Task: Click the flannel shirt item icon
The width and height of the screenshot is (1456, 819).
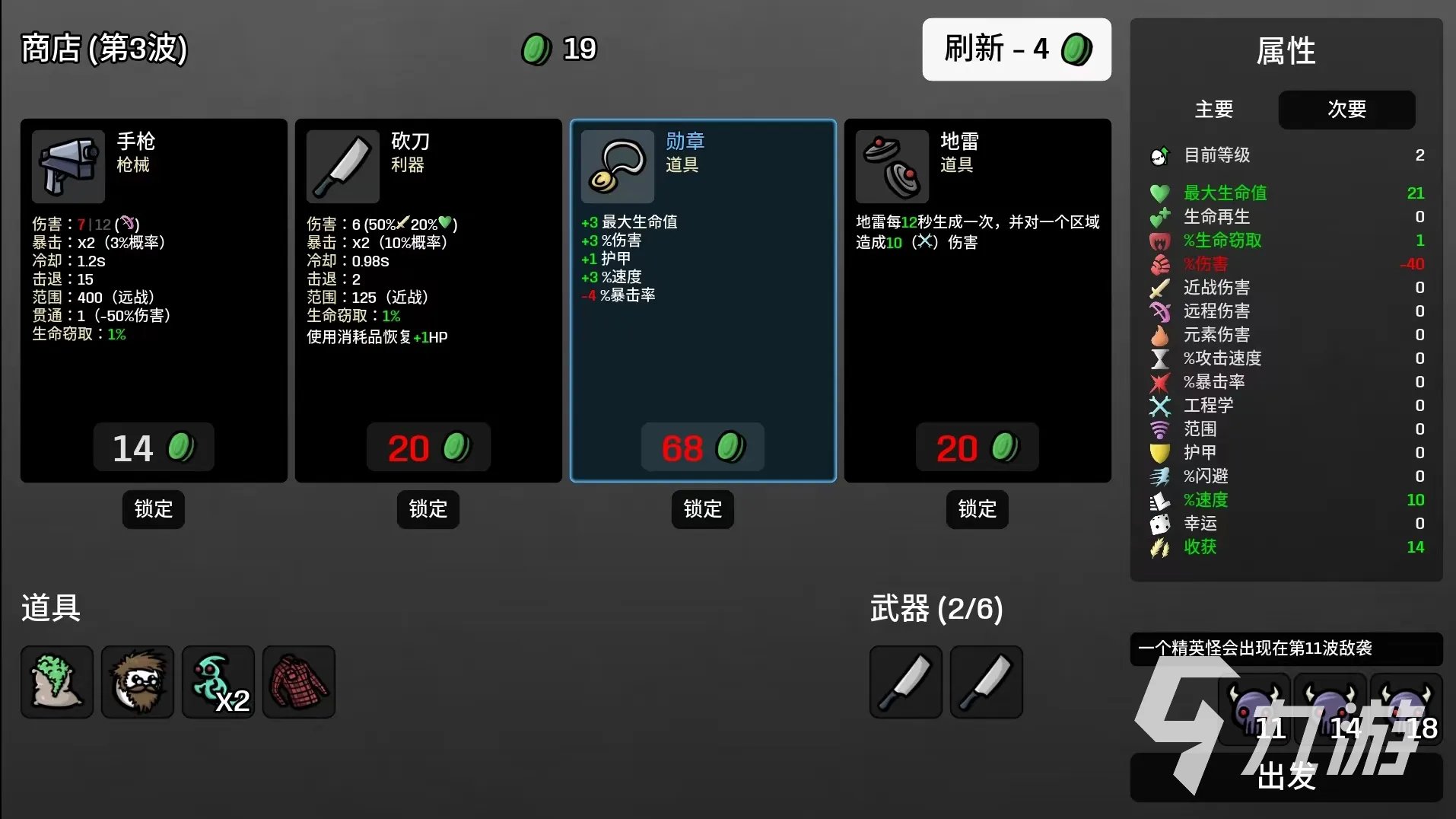Action: tap(299, 682)
